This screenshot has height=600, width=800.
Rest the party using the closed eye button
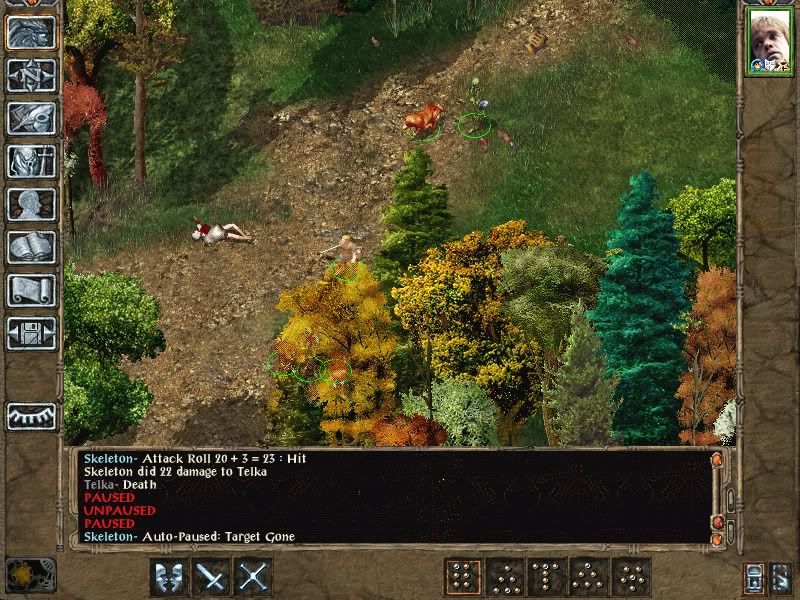(x=31, y=415)
